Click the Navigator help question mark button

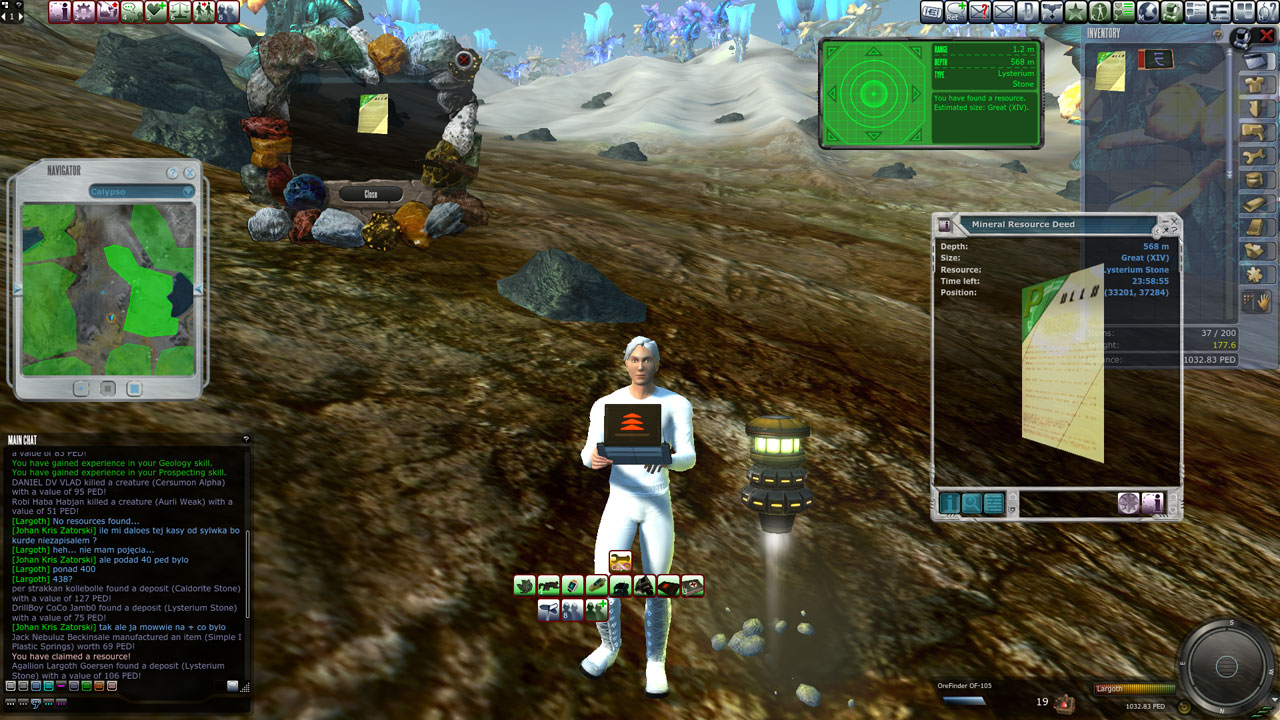click(x=172, y=172)
